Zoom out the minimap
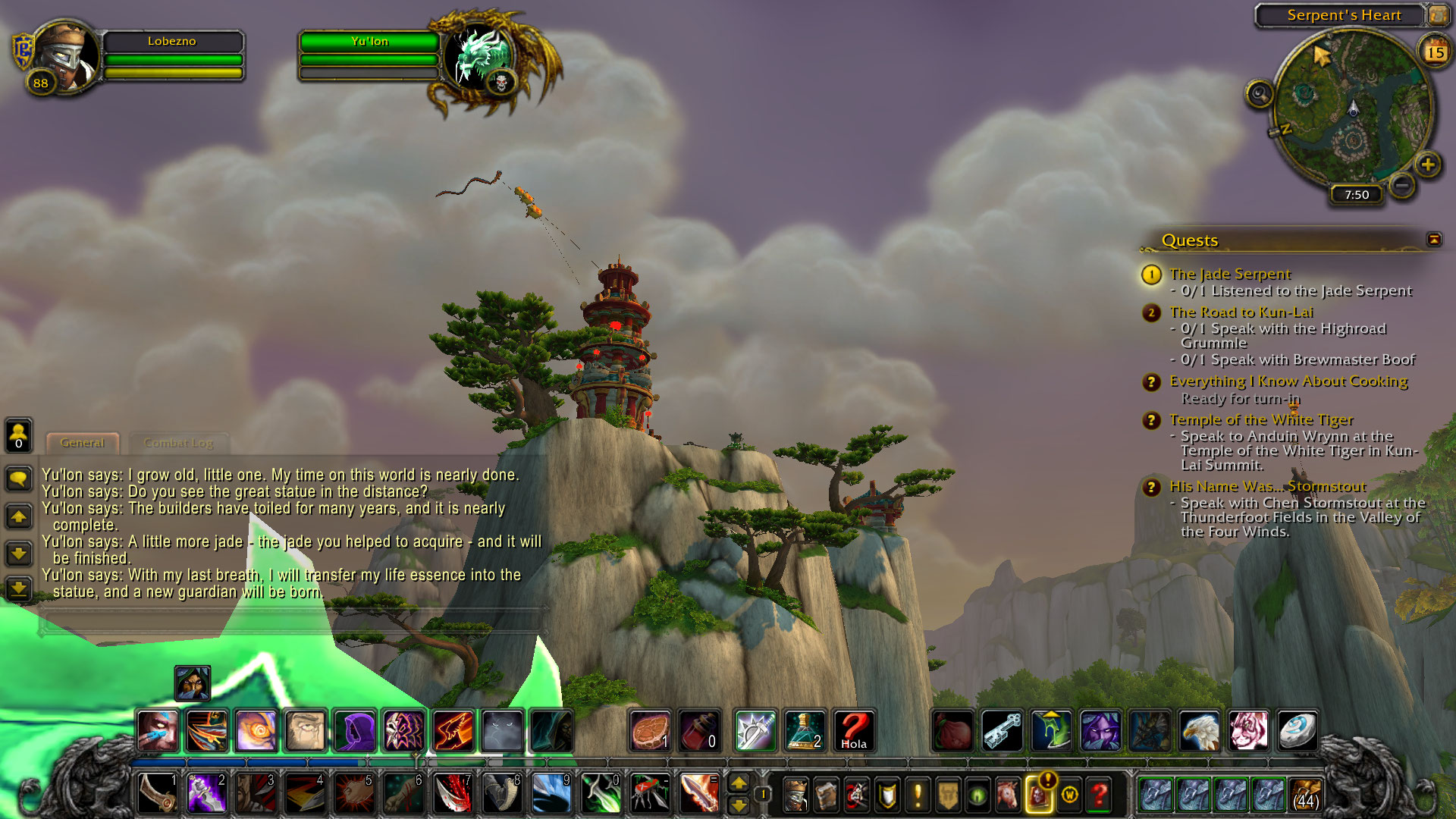This screenshot has width=1456, height=819. (1402, 184)
